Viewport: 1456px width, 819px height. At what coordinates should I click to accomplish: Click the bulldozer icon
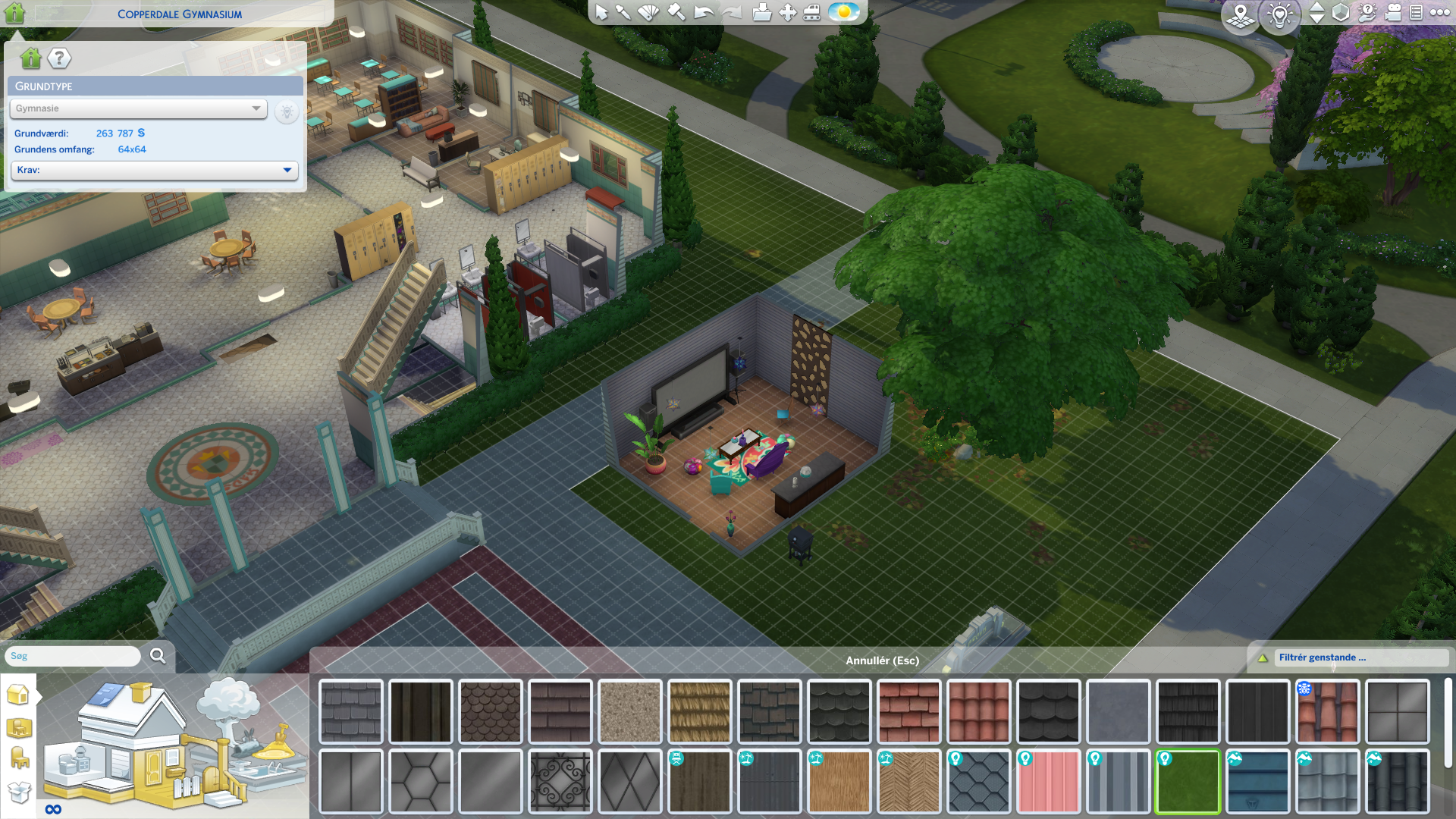pyautogui.click(x=811, y=13)
